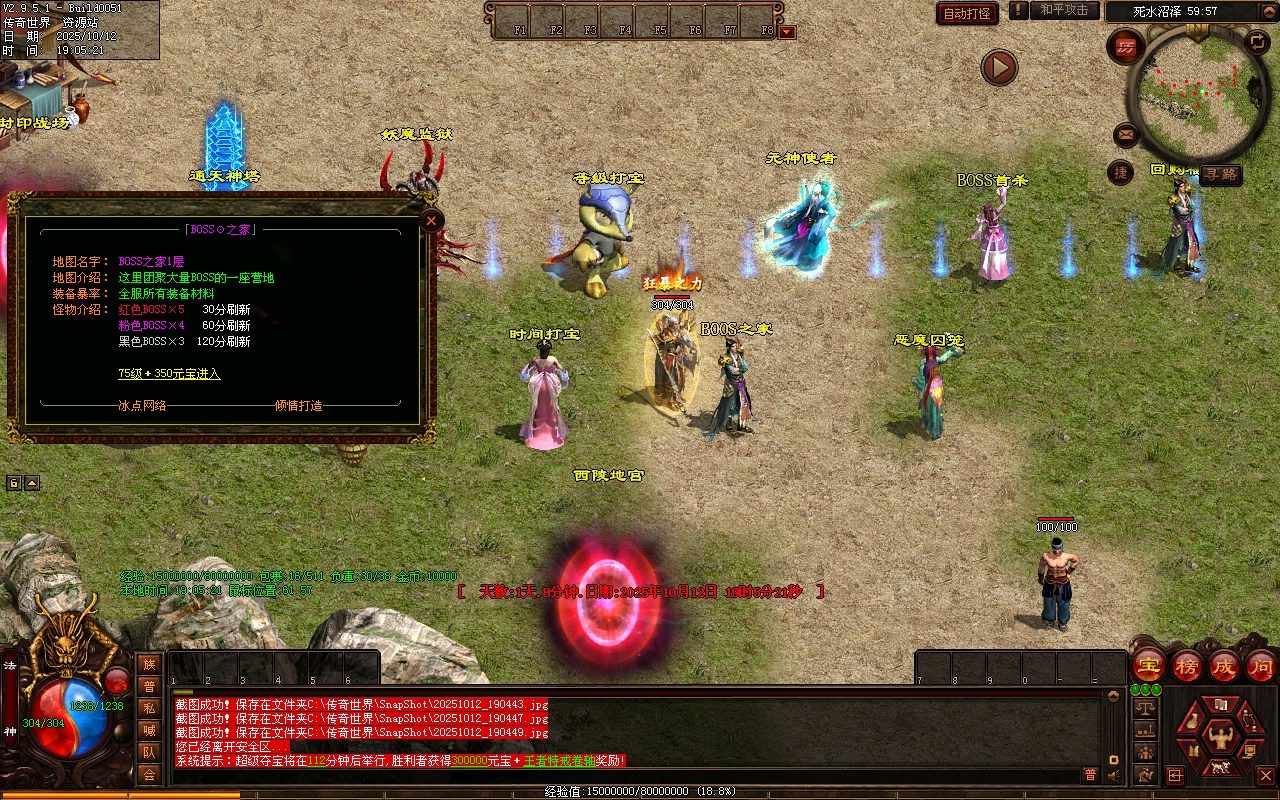Expand the hotkey bar dropdown arrow
This screenshot has height=800, width=1280.
coord(787,31)
